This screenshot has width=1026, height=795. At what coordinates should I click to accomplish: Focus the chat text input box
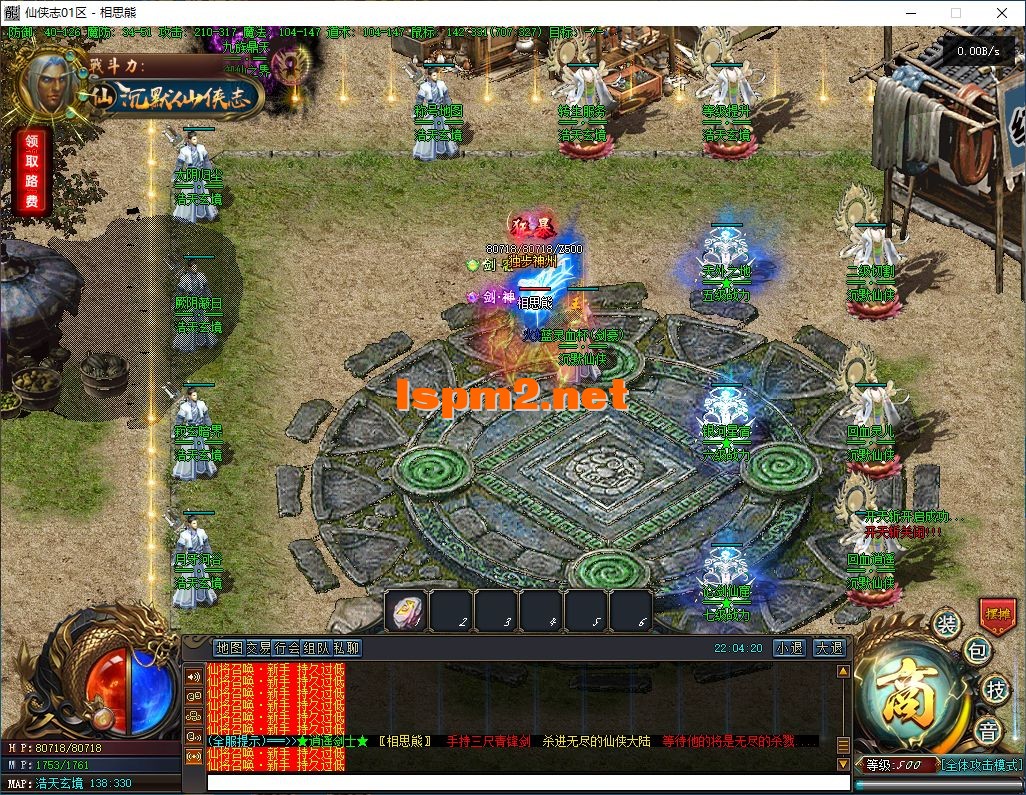coord(520,782)
